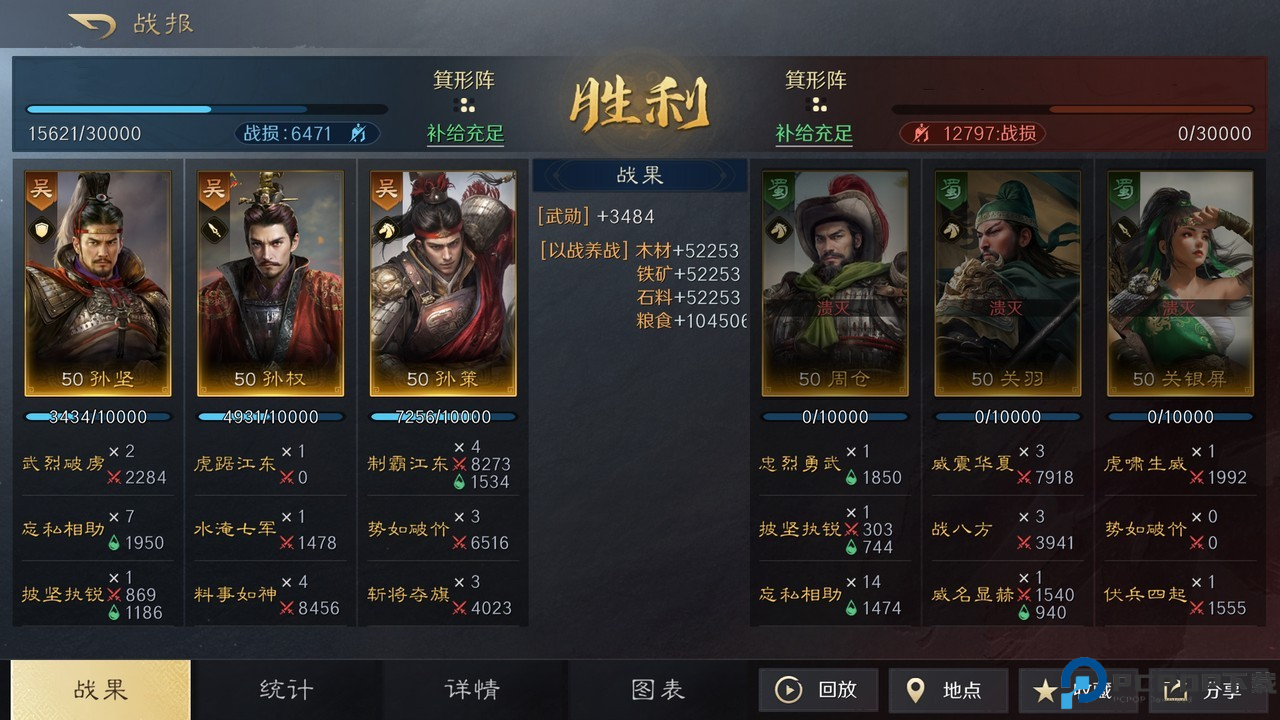This screenshot has width=1280, height=720.
Task: Click the 回放 playback icon
Action: pos(789,690)
